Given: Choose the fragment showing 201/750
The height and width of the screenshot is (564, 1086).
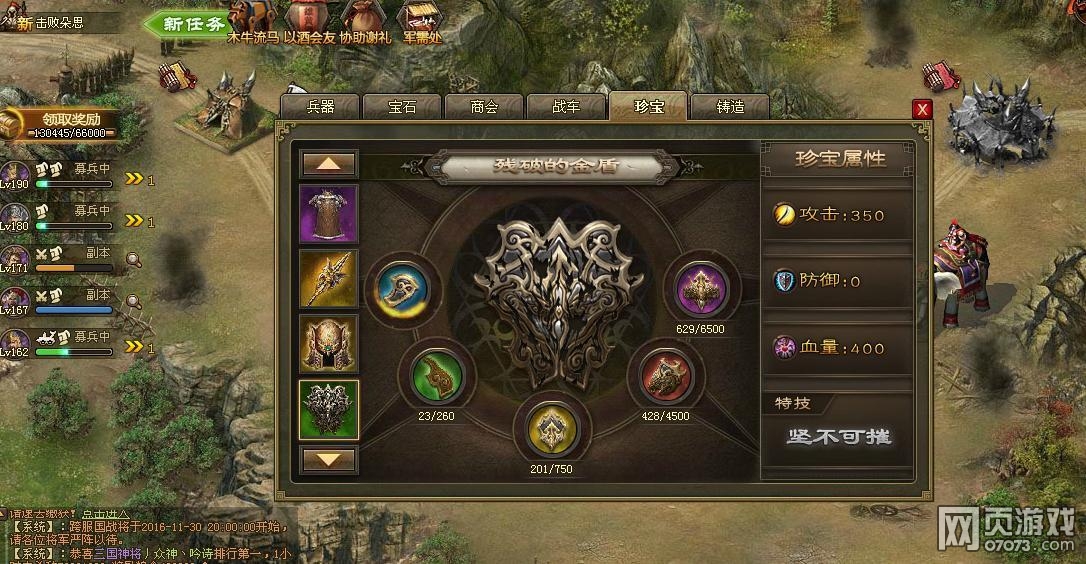Looking at the screenshot, I should click(551, 430).
